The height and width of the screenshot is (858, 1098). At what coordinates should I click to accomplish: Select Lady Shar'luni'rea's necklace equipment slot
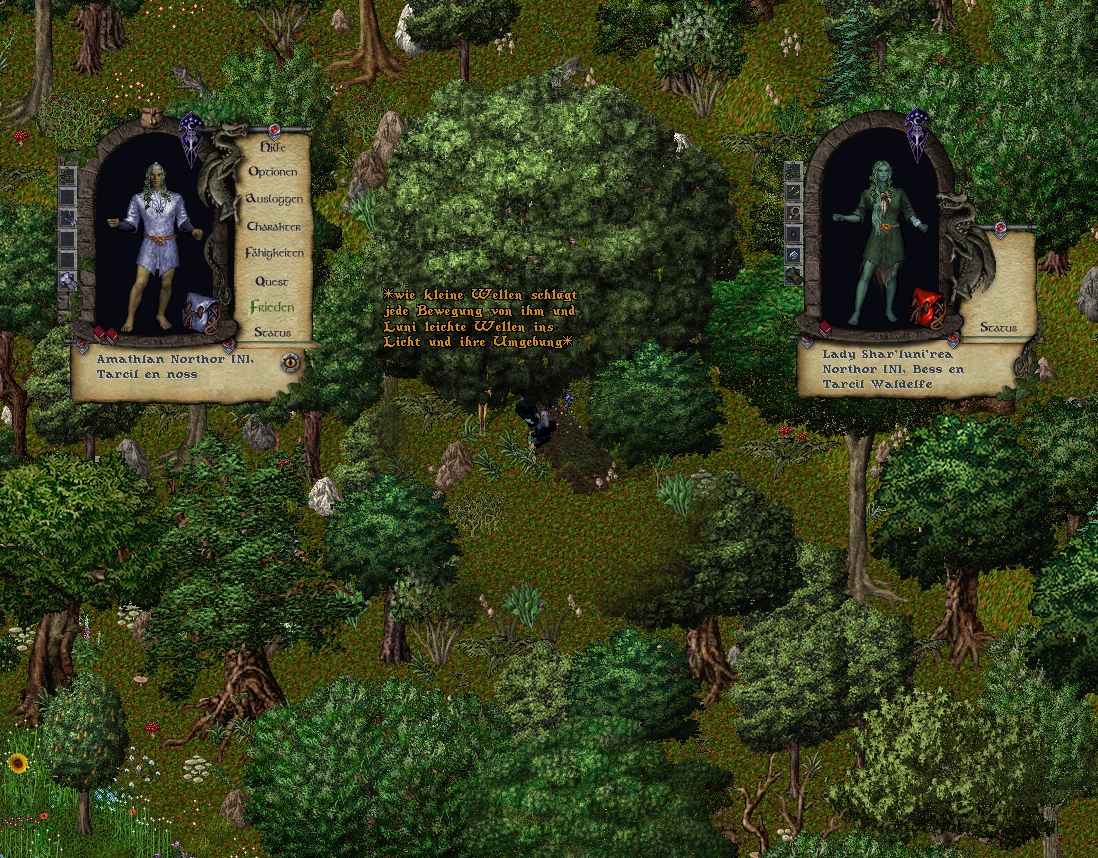(793, 213)
